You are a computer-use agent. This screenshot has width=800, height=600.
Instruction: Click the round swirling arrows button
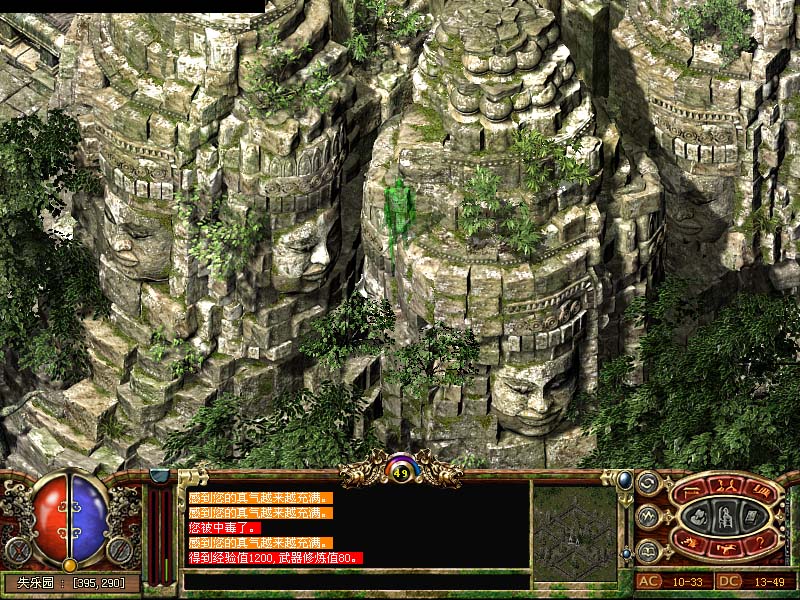pyautogui.click(x=647, y=484)
